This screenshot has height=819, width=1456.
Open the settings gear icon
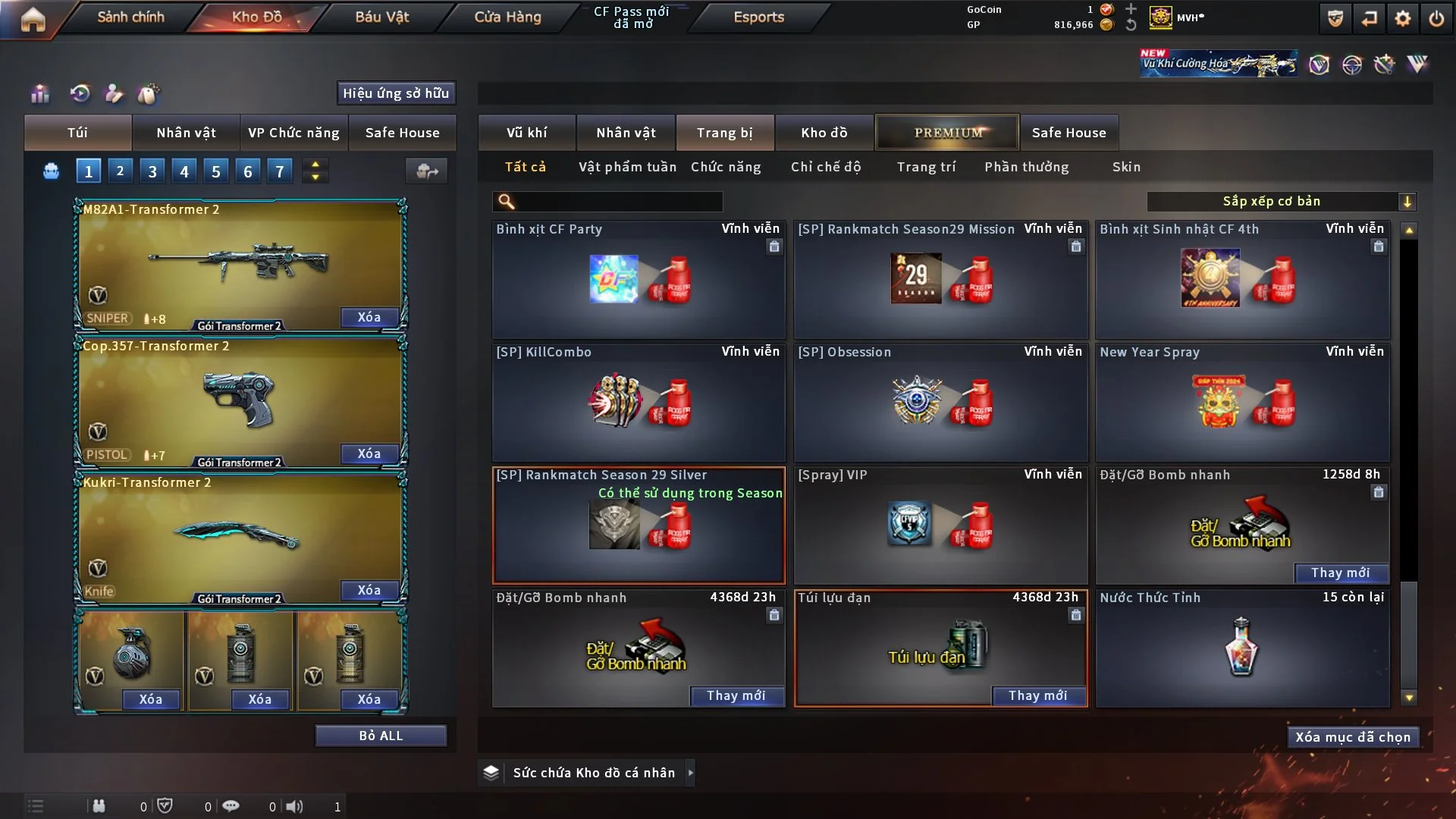click(x=1403, y=18)
